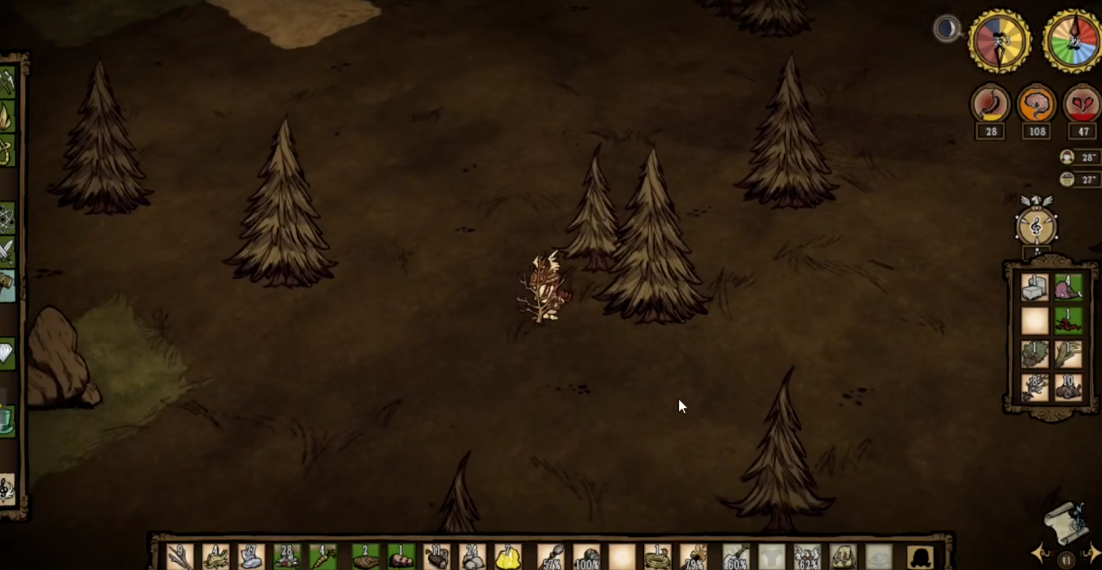Viewport: 1102px width, 570px height.
Task: Select the yellow gold nugget in the hotbar
Action: tap(507, 557)
